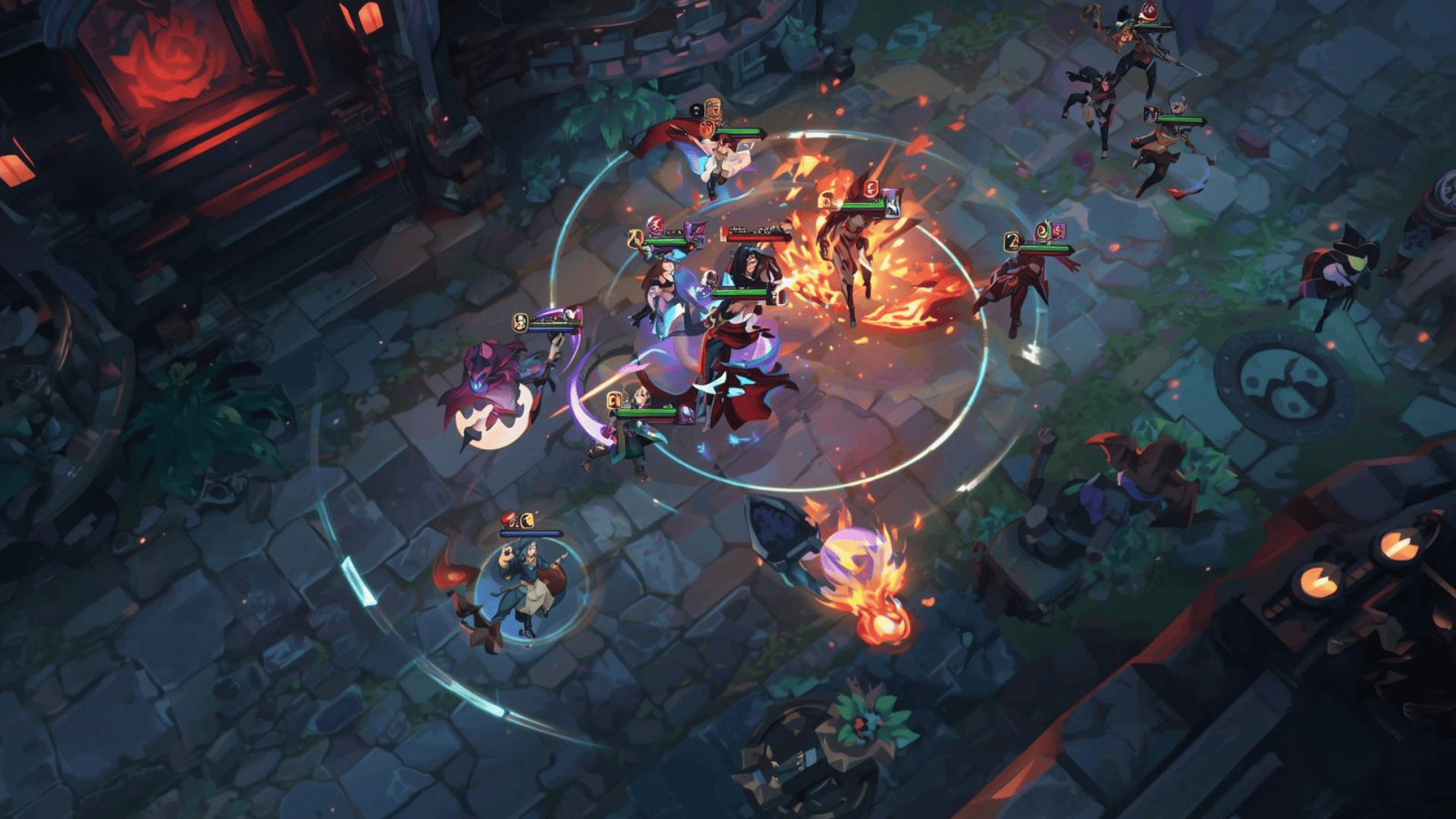The image size is (1456, 819).
Task: Select the golden helmet icon above the casting mage
Action: click(527, 521)
